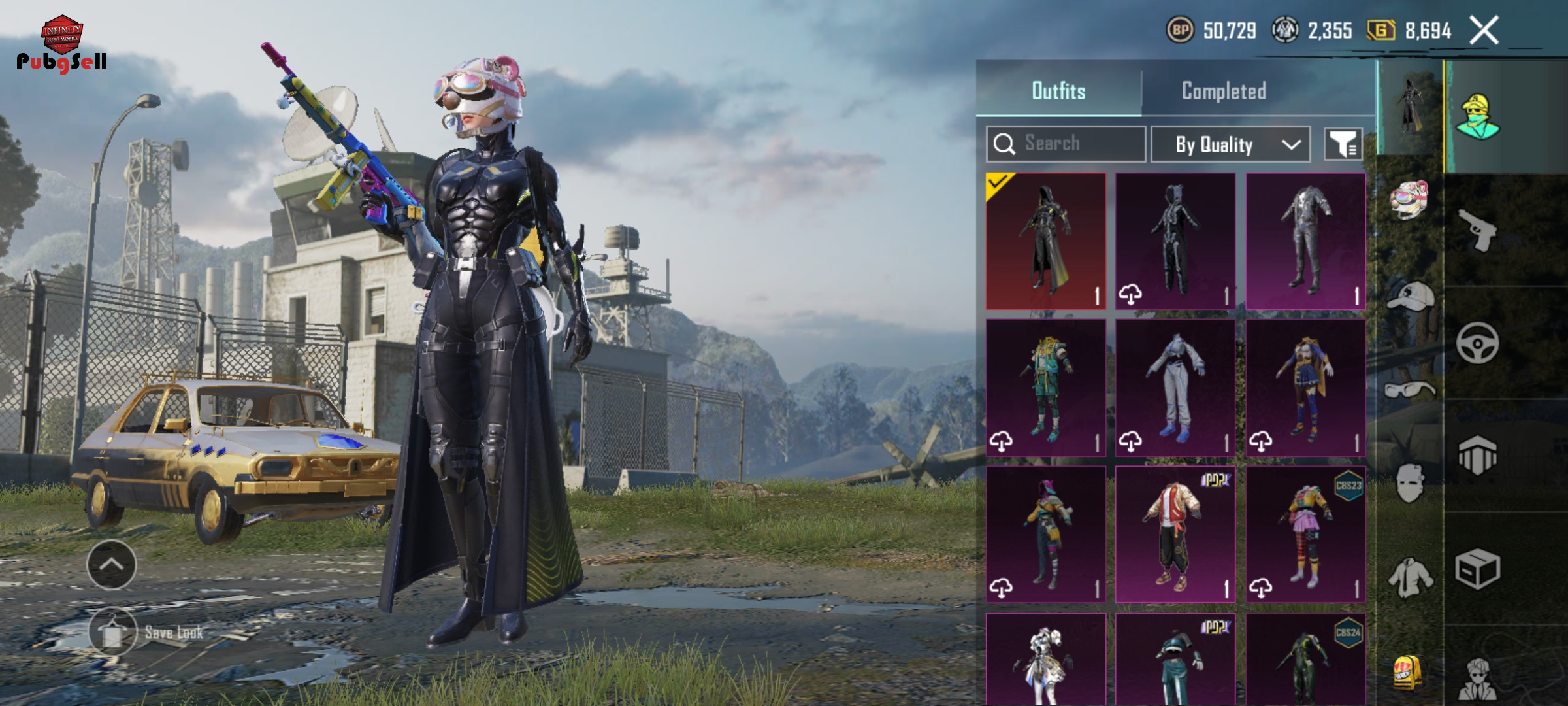Switch to the Completed tab

(x=1224, y=91)
